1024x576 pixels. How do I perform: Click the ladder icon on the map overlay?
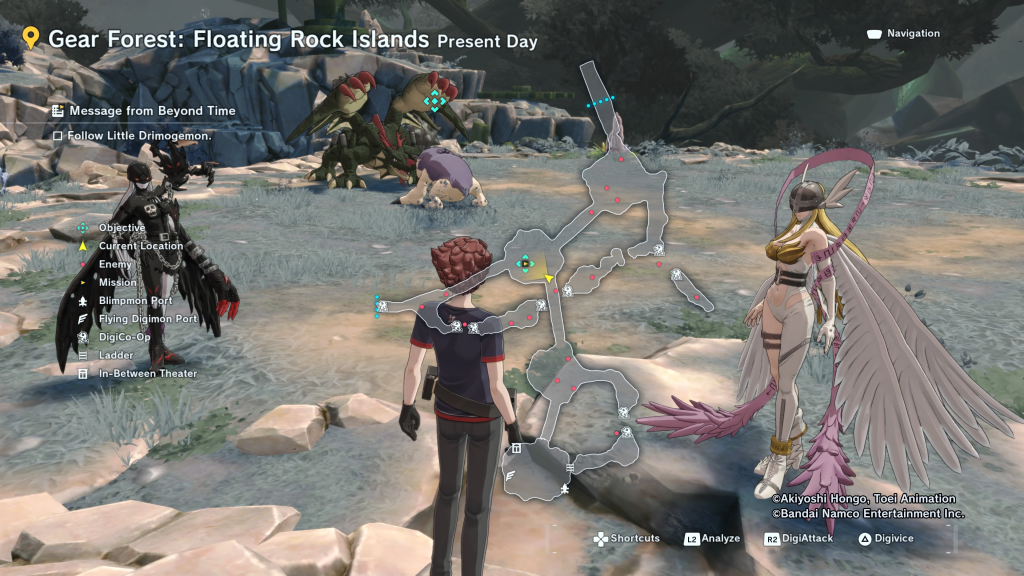(569, 467)
